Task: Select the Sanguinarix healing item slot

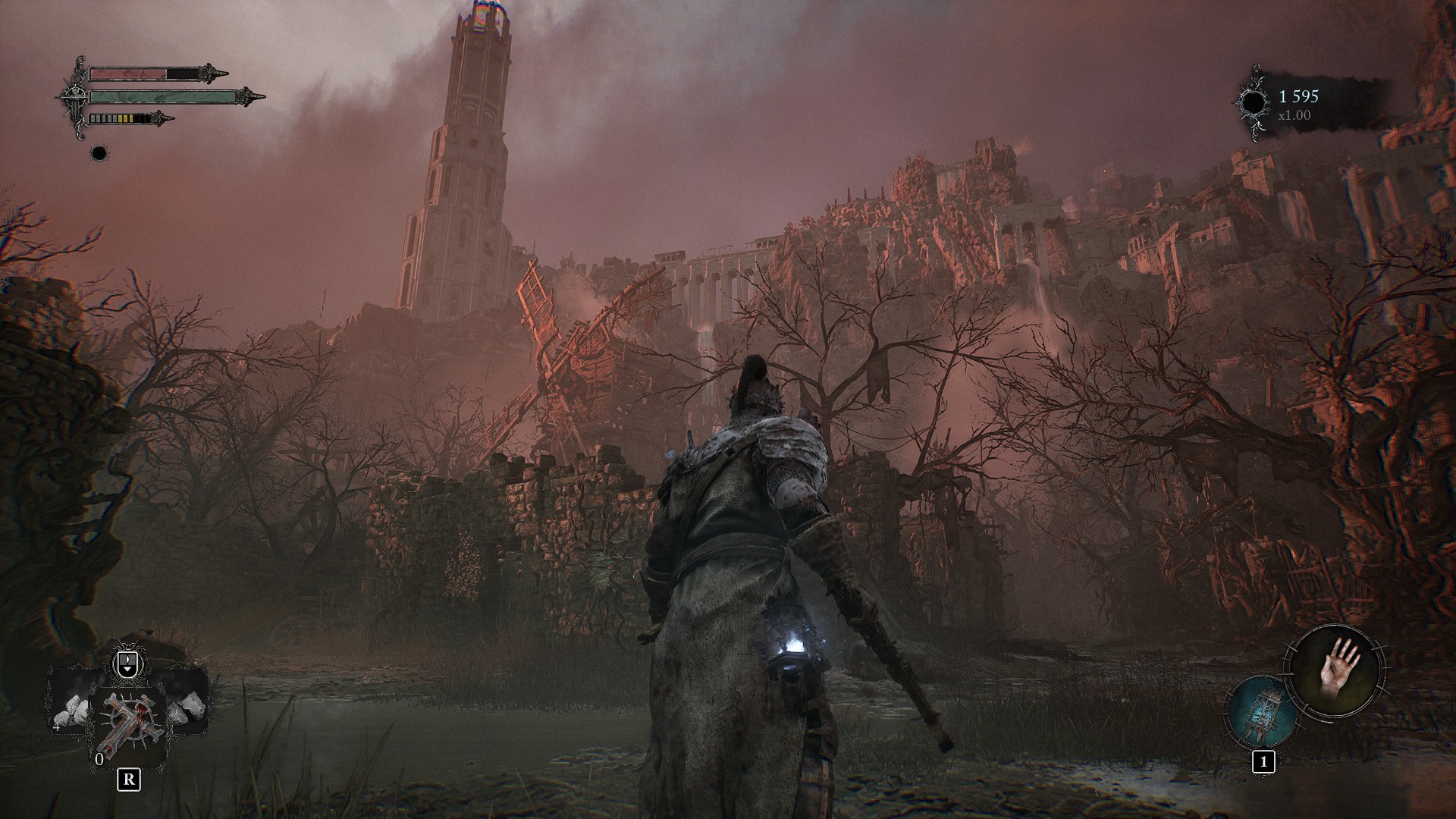Action: 127,723
